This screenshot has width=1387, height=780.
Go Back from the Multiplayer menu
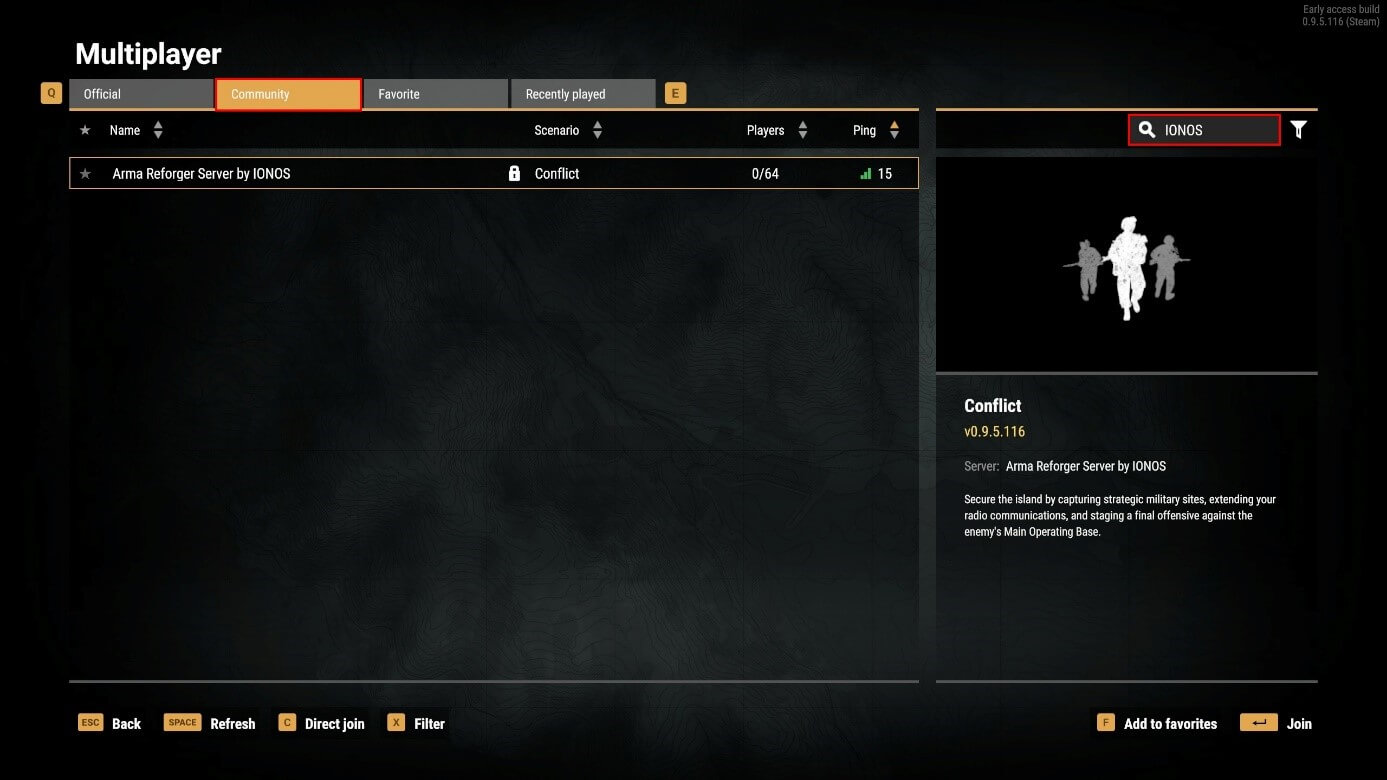point(110,723)
